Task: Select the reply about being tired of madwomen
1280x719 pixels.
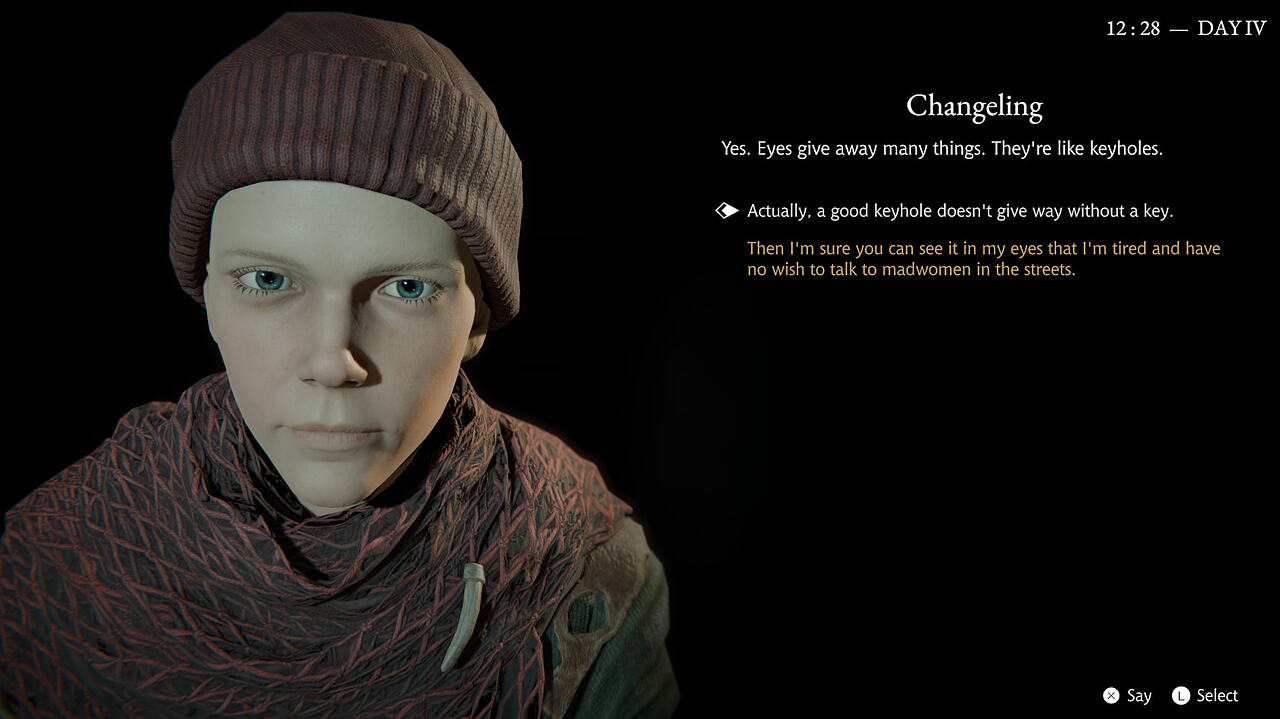Action: pyautogui.click(x=983, y=259)
